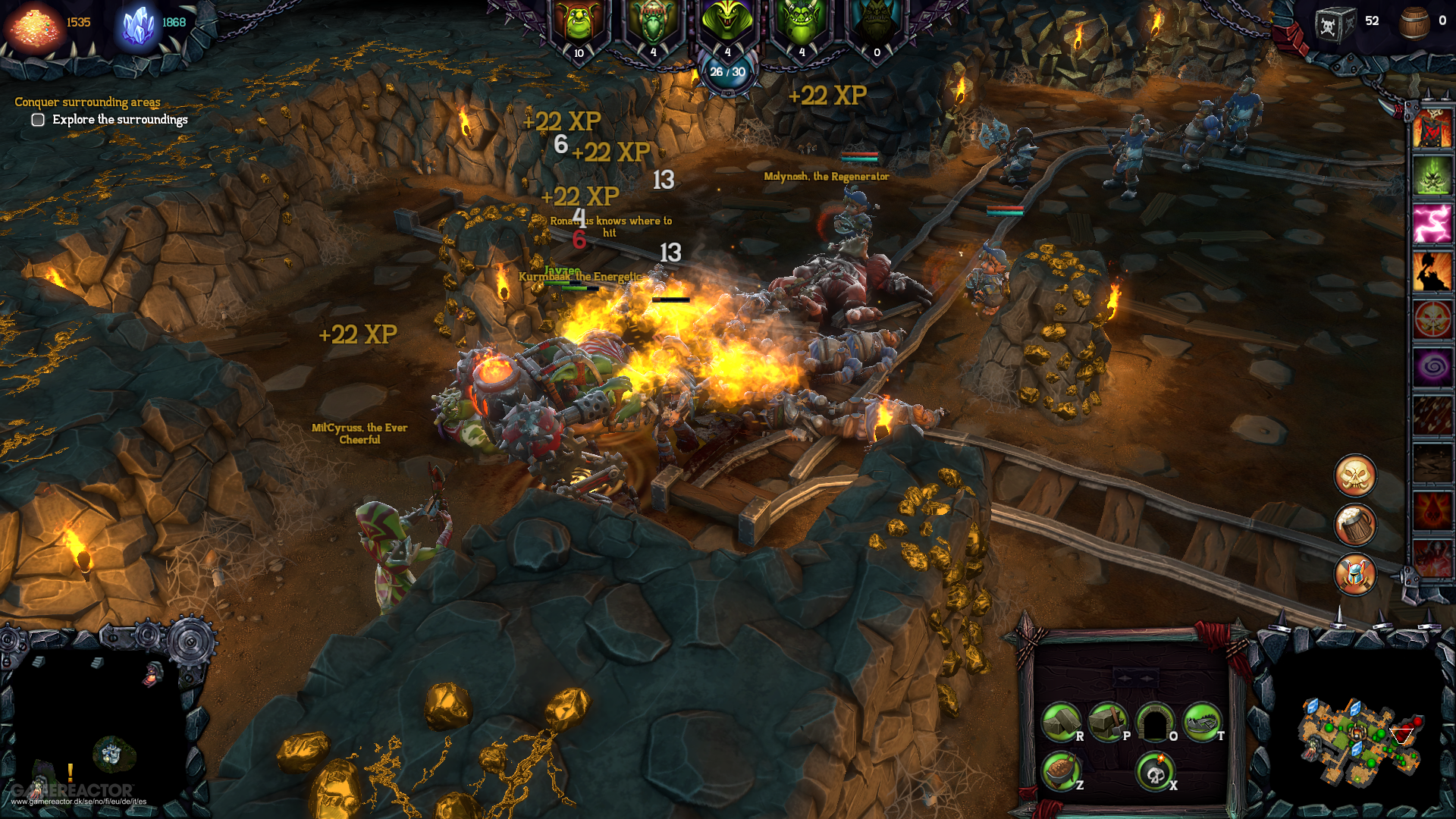Cast the pink lightning spell

1432,224
